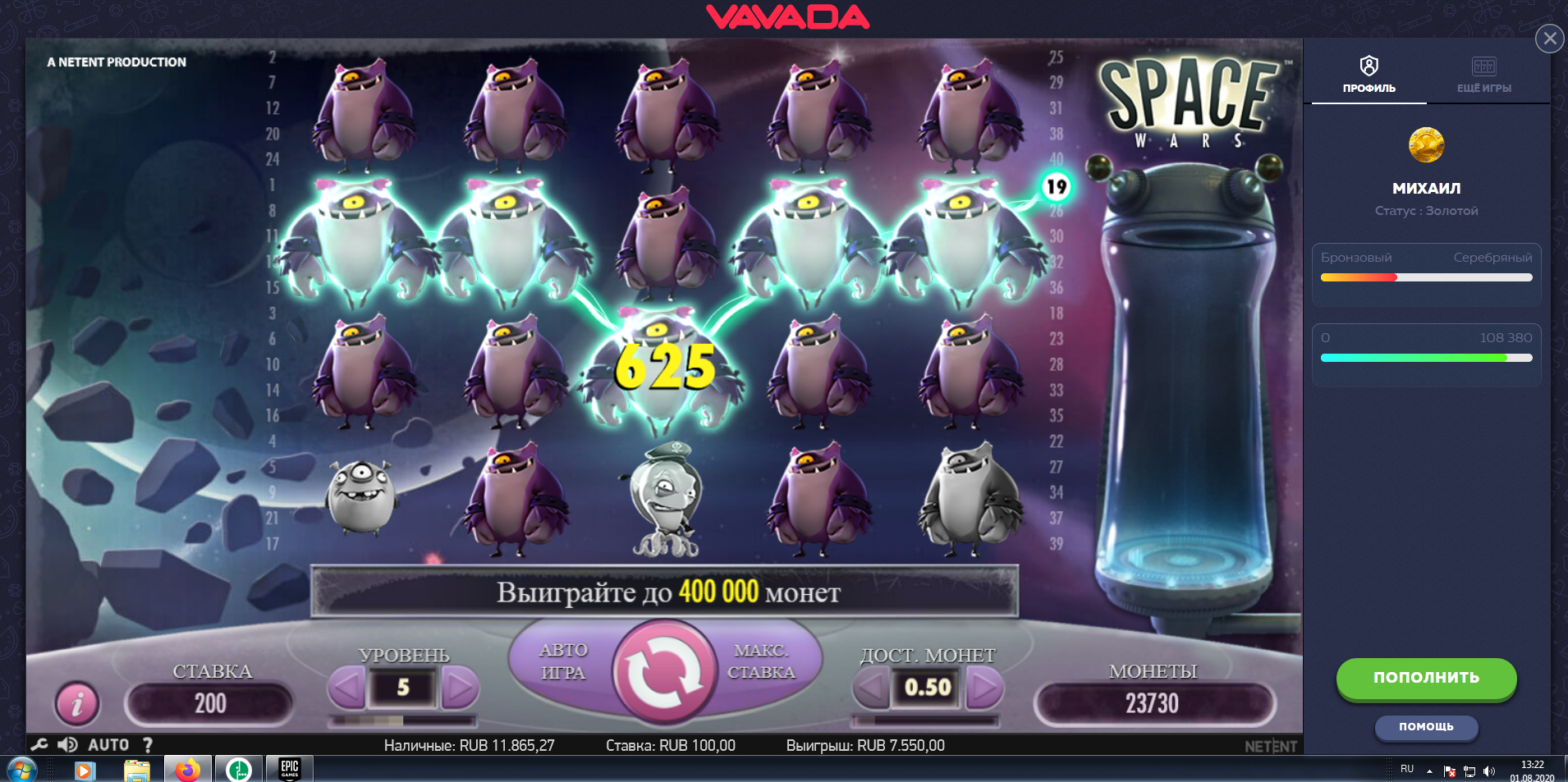
Task: Select bet line number 19 marker
Action: [x=1056, y=187]
